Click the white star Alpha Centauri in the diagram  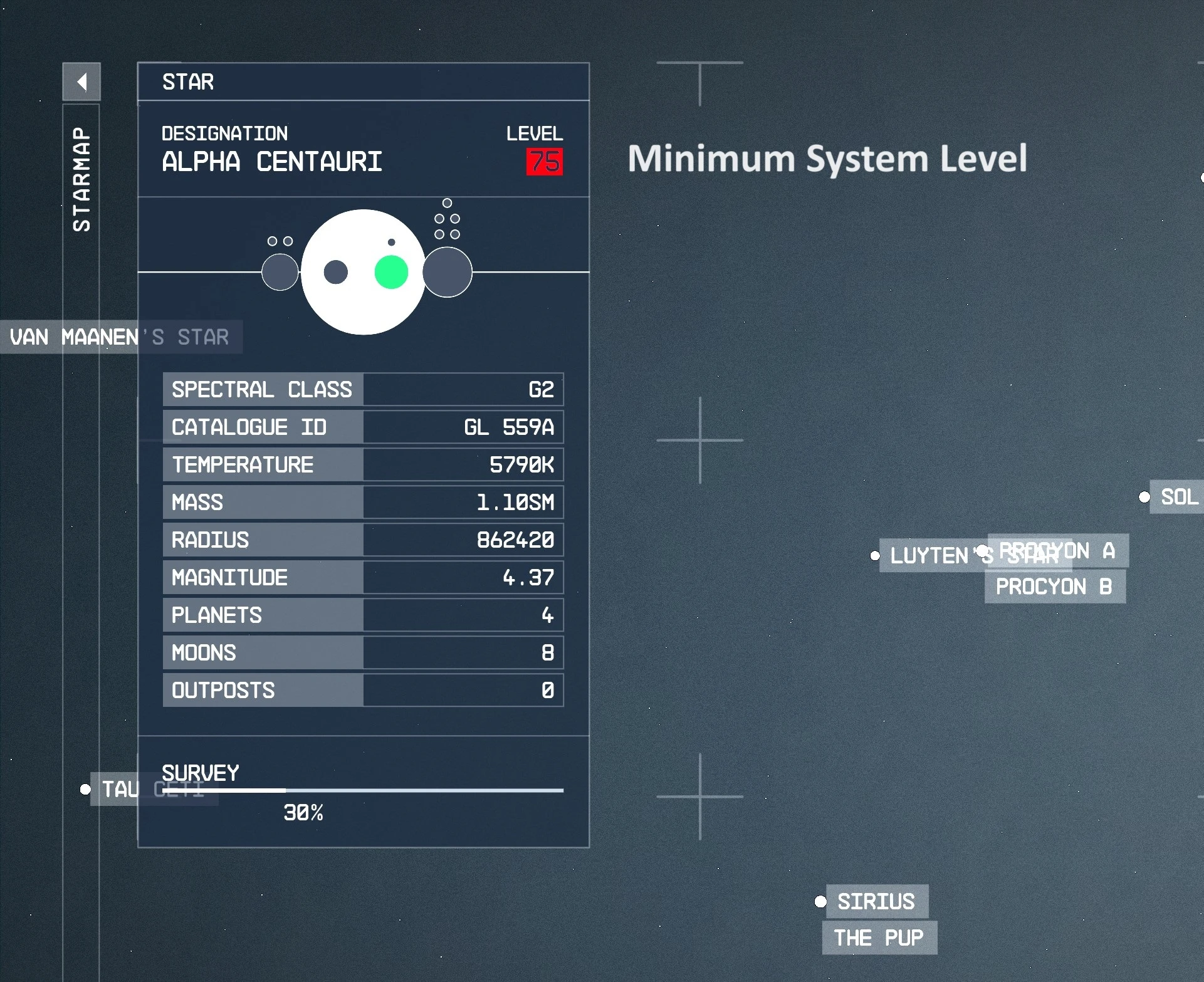coord(364,271)
